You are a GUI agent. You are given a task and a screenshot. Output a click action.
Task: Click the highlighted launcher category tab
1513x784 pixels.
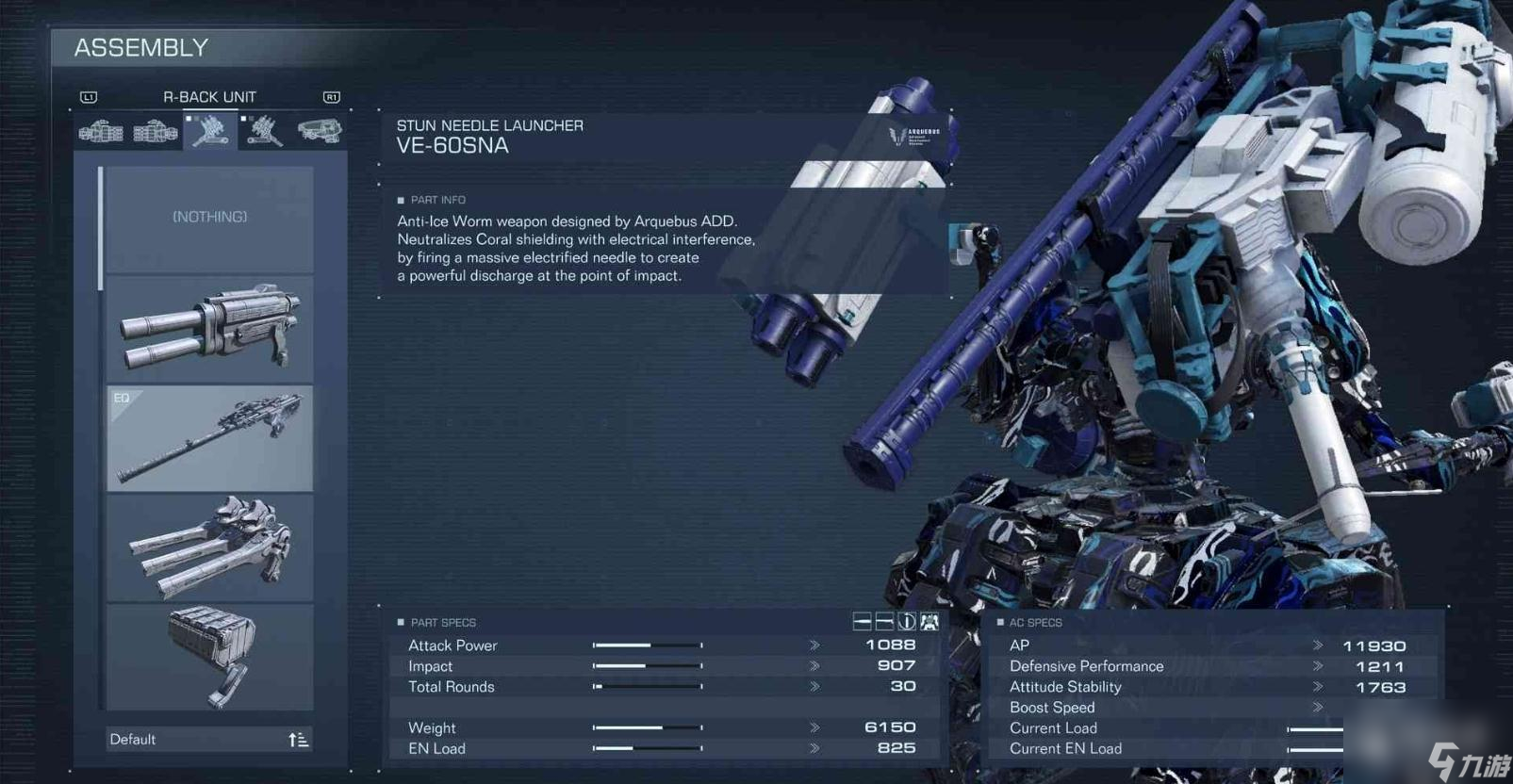point(210,131)
